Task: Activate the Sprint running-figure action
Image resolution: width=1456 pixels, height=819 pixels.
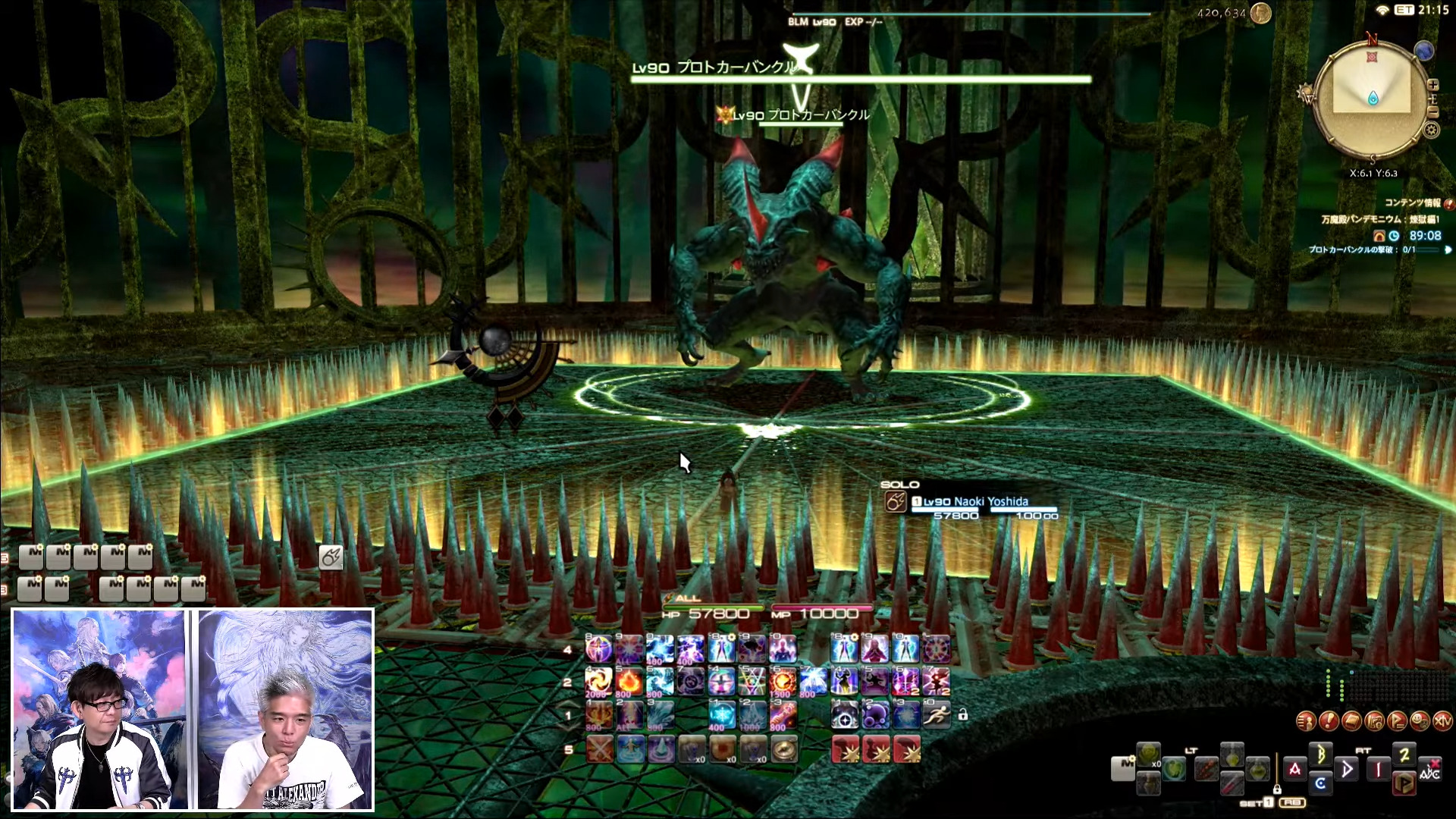Action: point(937,714)
